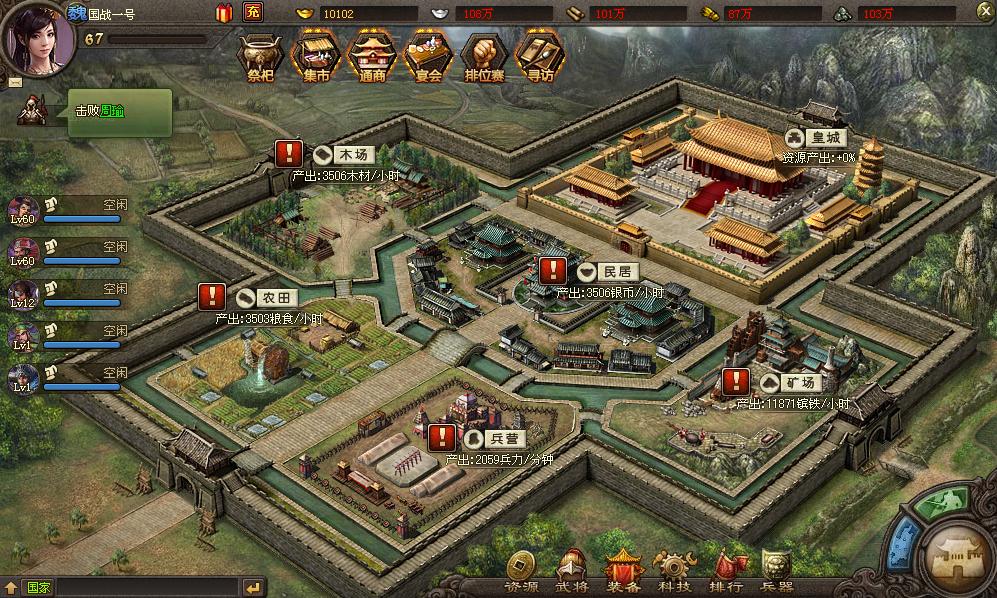Open the 科技 technology menu
The height and width of the screenshot is (598, 997).
tap(672, 571)
